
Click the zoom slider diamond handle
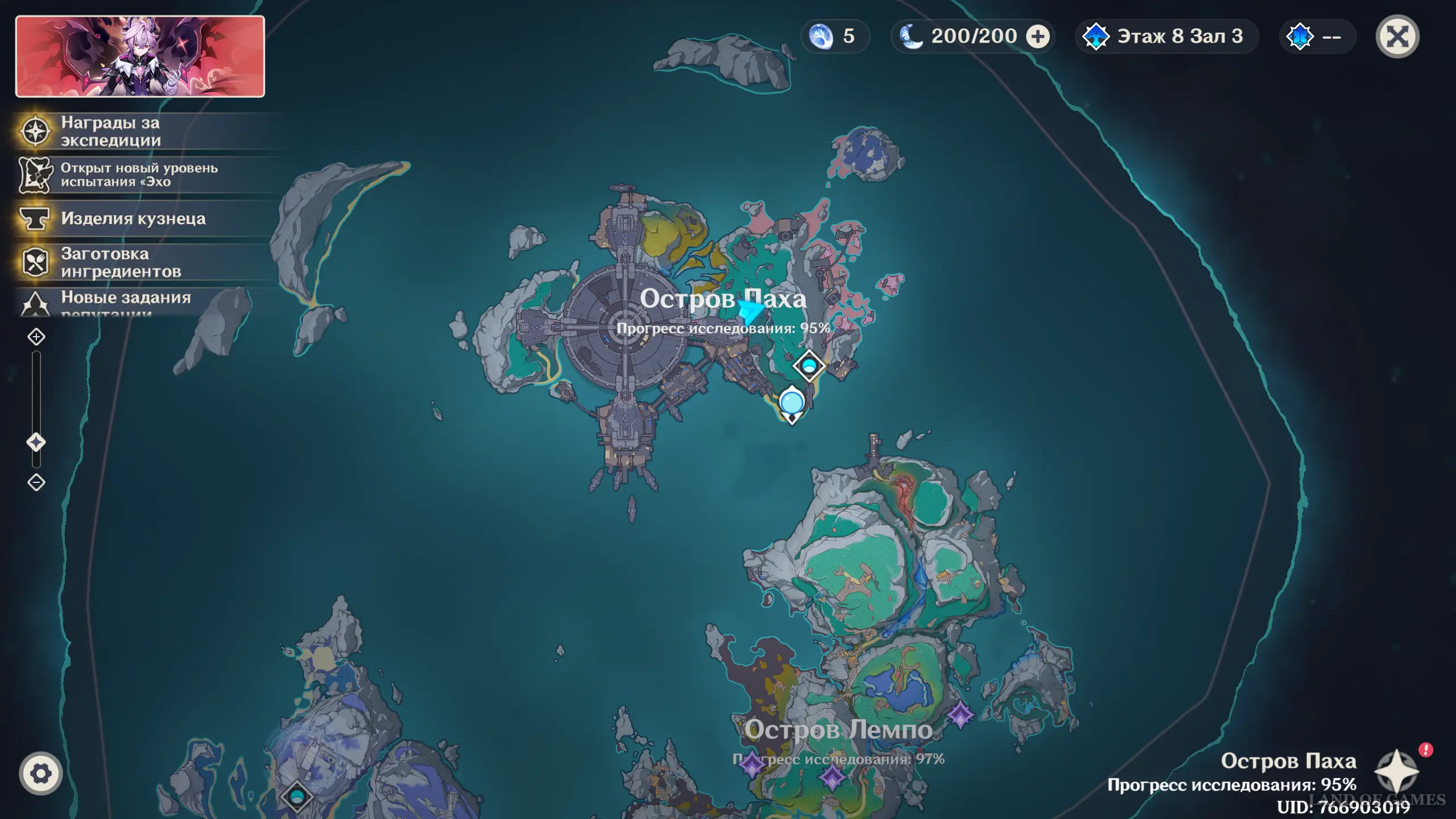[36, 442]
